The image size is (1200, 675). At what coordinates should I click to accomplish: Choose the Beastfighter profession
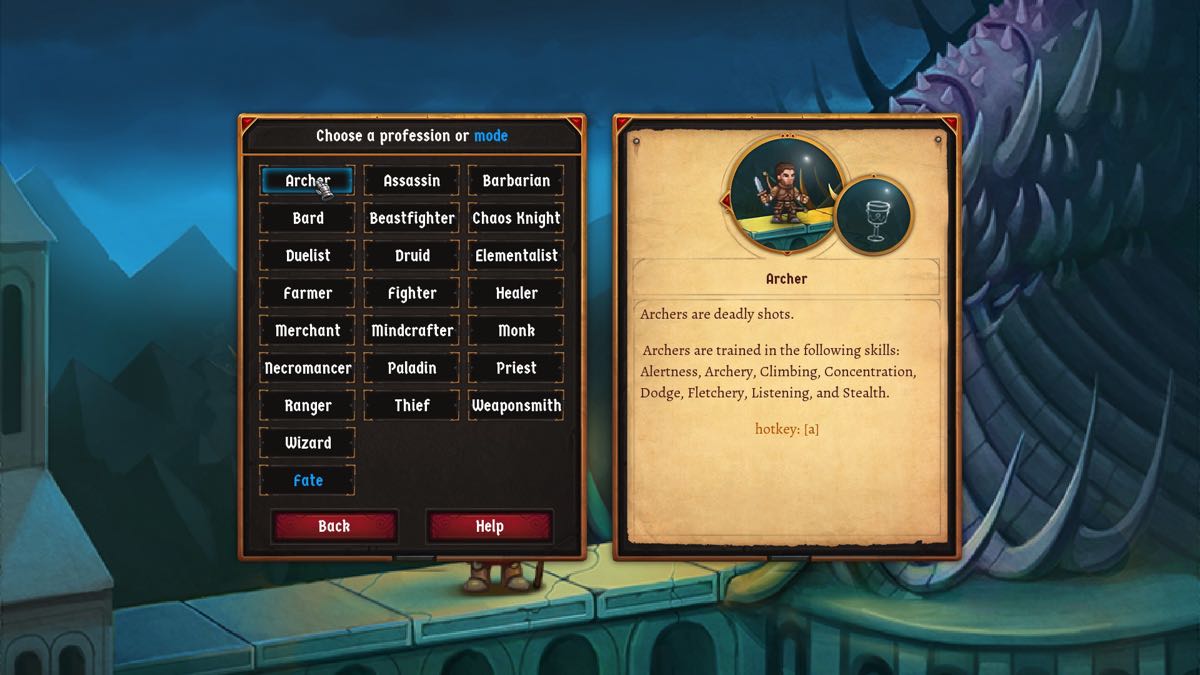(412, 218)
